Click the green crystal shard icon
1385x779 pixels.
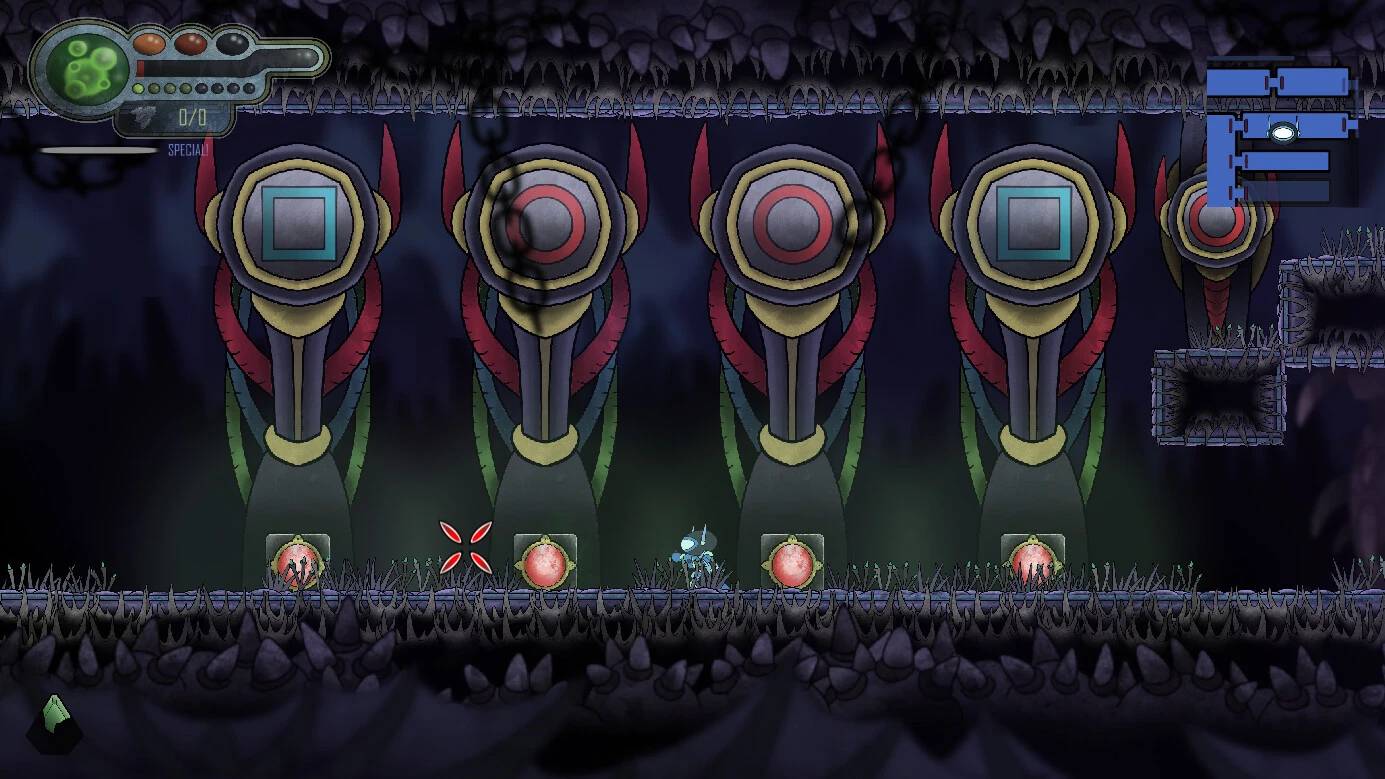point(56,718)
